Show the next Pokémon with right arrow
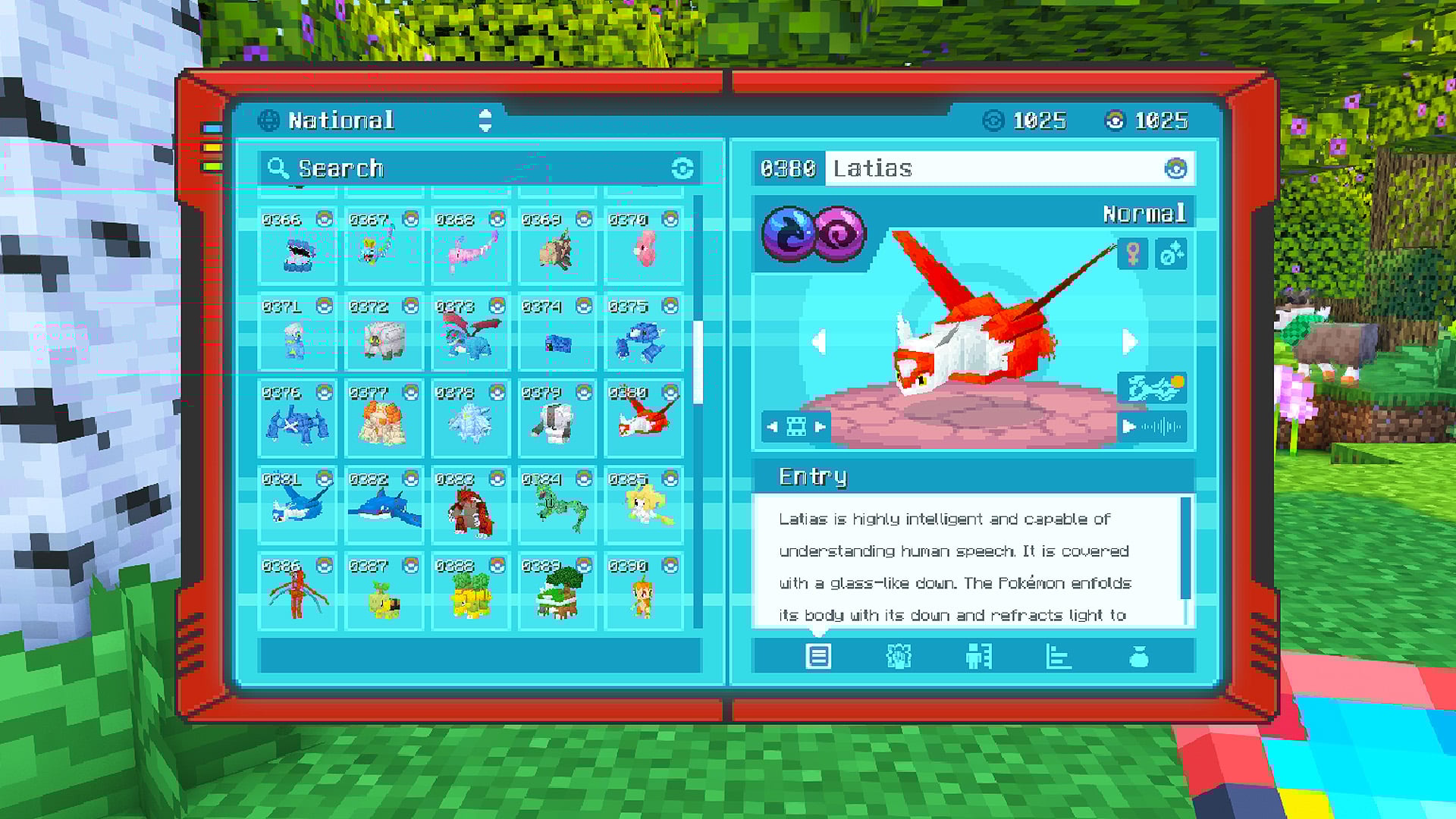The width and height of the screenshot is (1456, 819). (x=1129, y=342)
